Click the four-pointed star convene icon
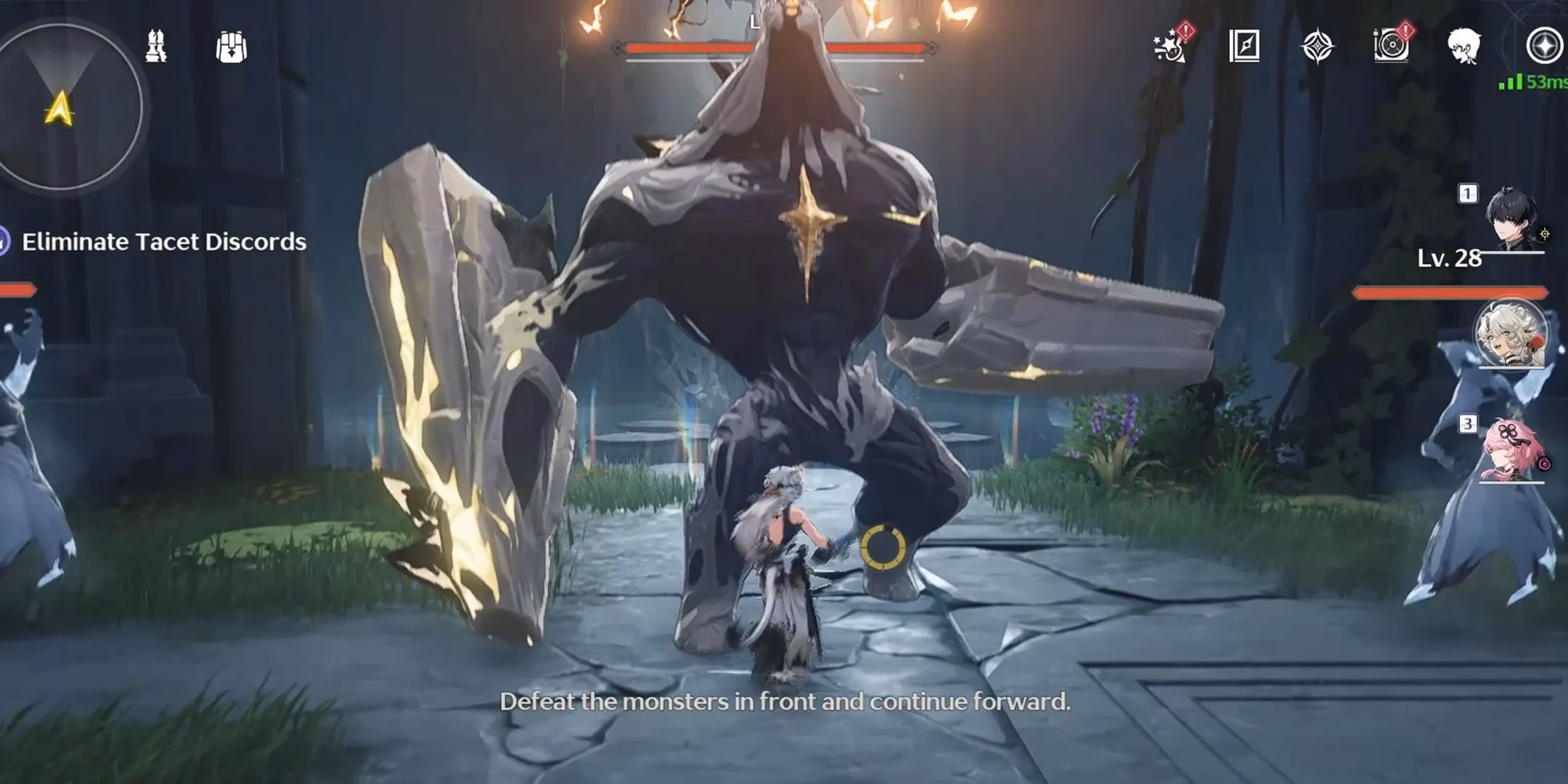Viewport: 1568px width, 784px height. tap(1318, 47)
